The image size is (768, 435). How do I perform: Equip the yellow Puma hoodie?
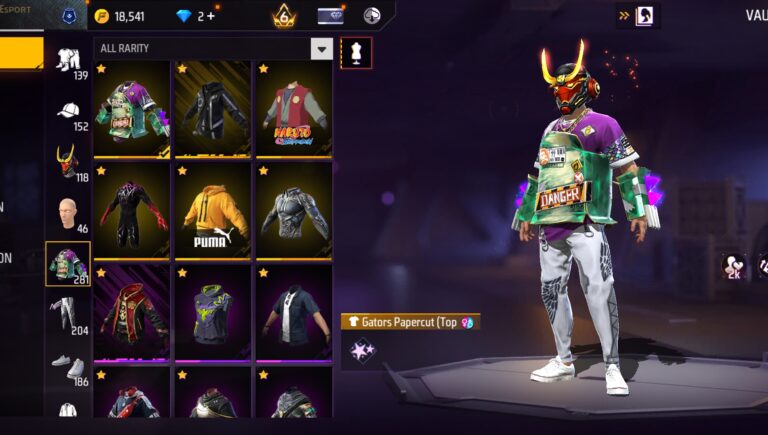pyautogui.click(x=212, y=211)
